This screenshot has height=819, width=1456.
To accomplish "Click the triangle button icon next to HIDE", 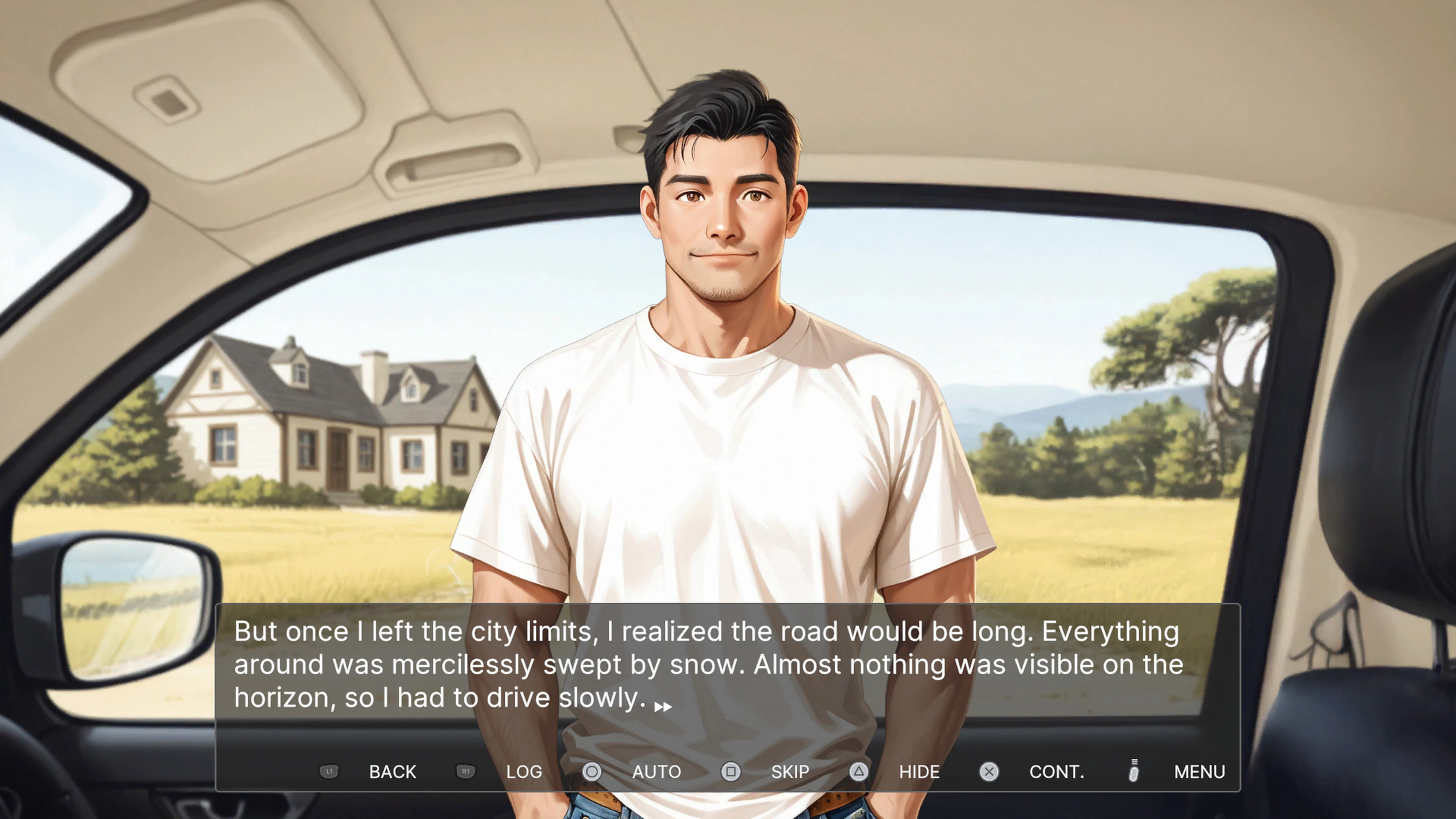I will (x=859, y=772).
